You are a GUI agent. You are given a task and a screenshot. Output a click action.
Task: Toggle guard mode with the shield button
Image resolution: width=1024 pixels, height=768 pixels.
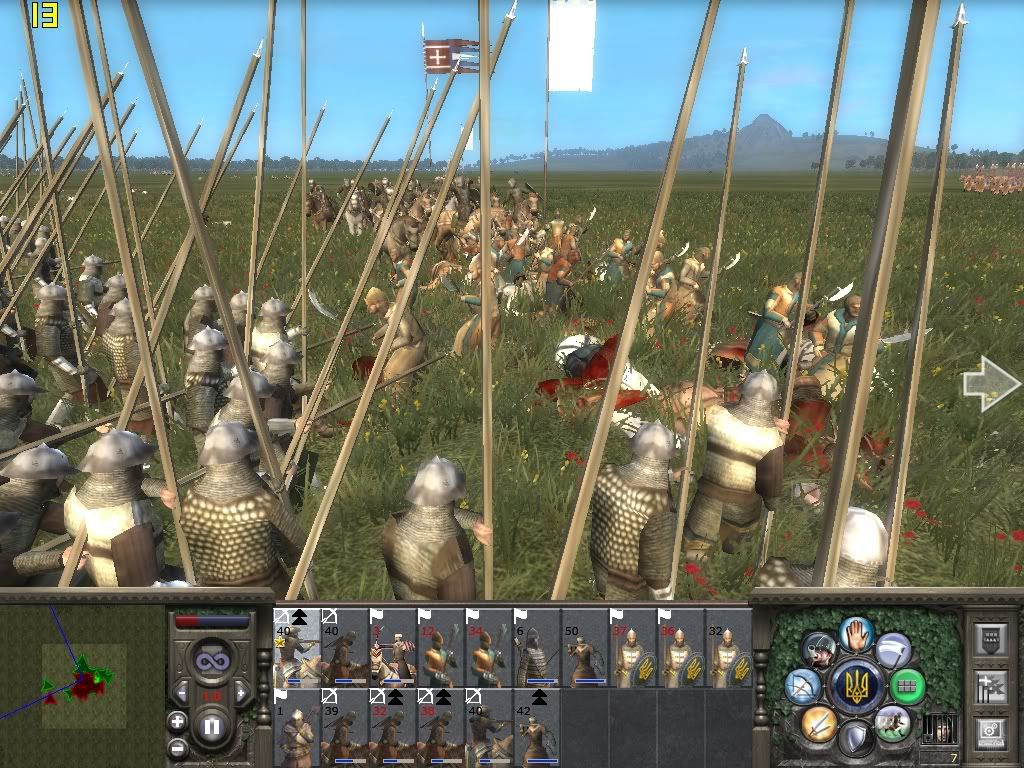click(856, 738)
